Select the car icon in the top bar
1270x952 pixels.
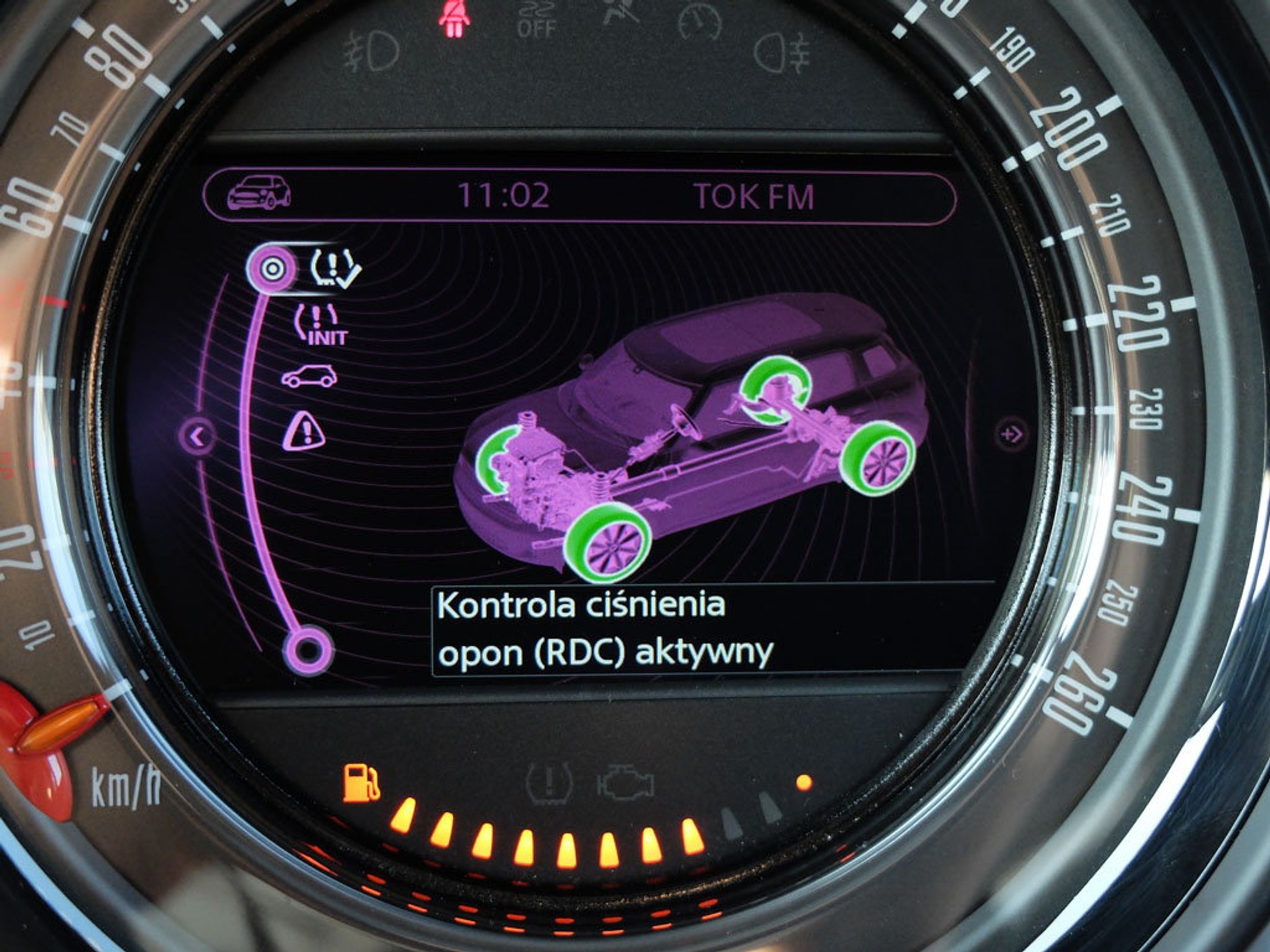tap(259, 194)
